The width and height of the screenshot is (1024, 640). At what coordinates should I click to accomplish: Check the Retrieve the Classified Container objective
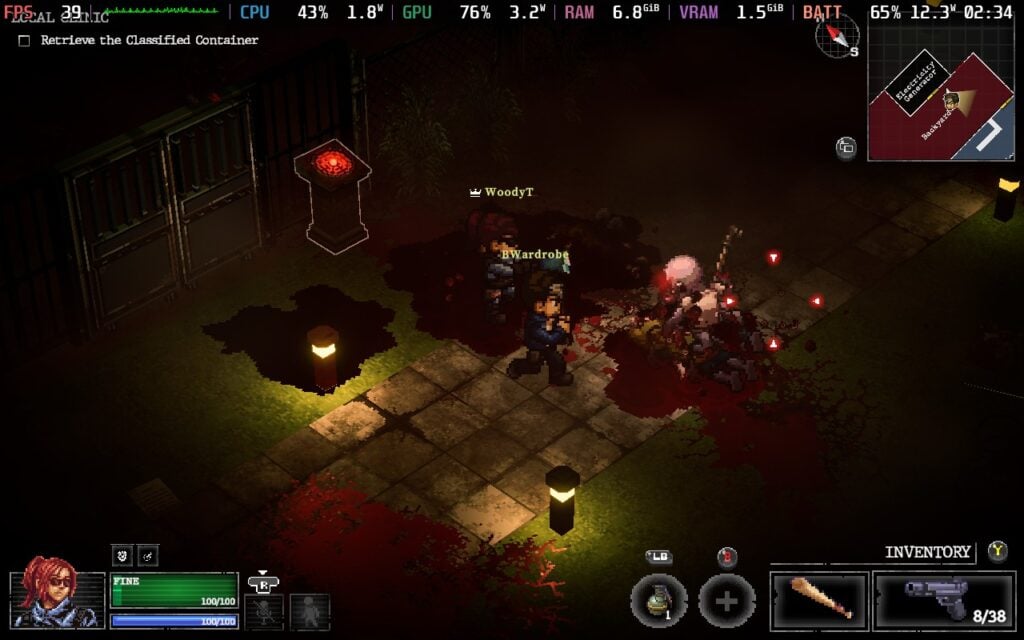click(x=24, y=41)
